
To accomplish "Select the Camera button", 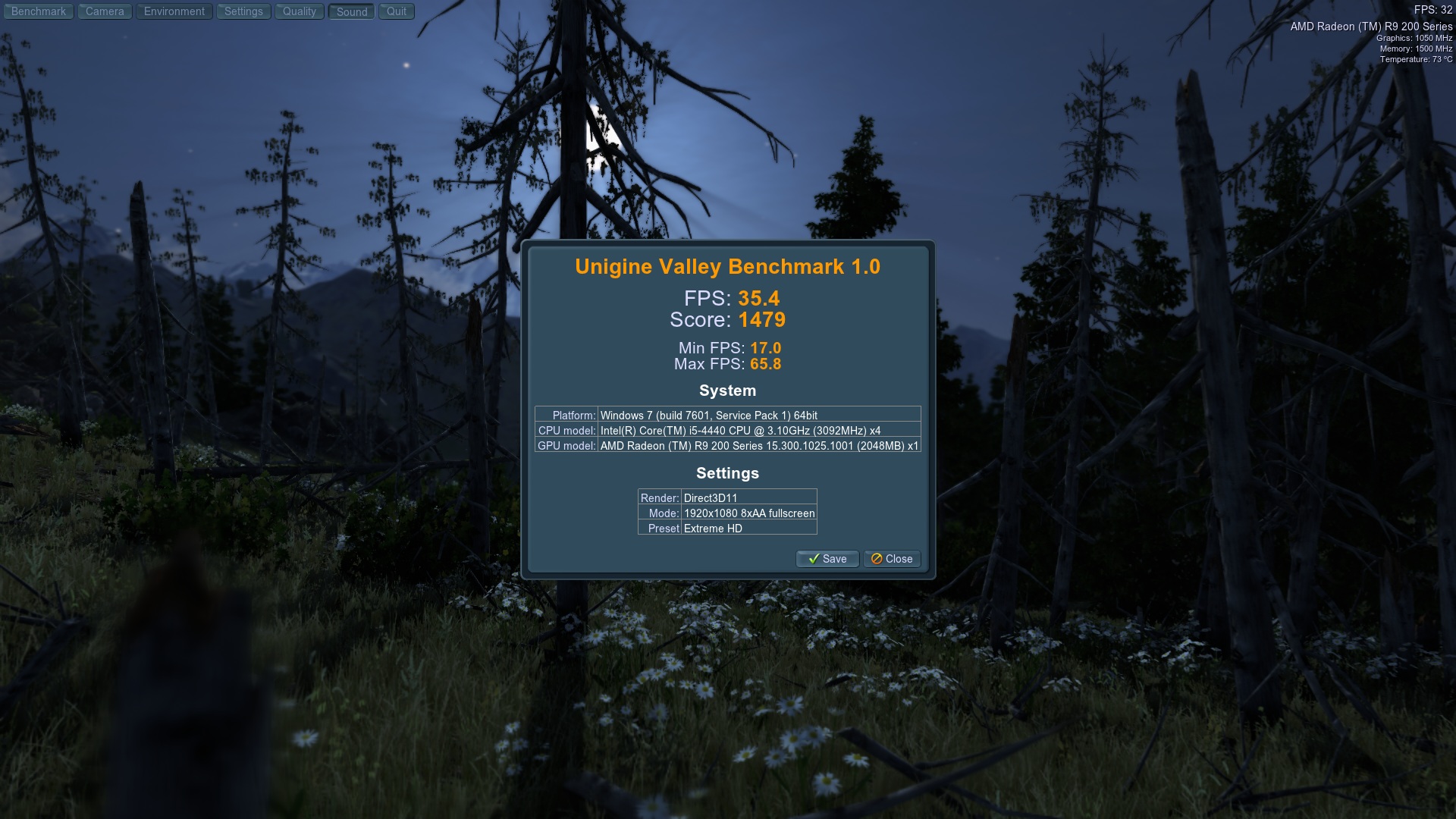I will tap(105, 11).
